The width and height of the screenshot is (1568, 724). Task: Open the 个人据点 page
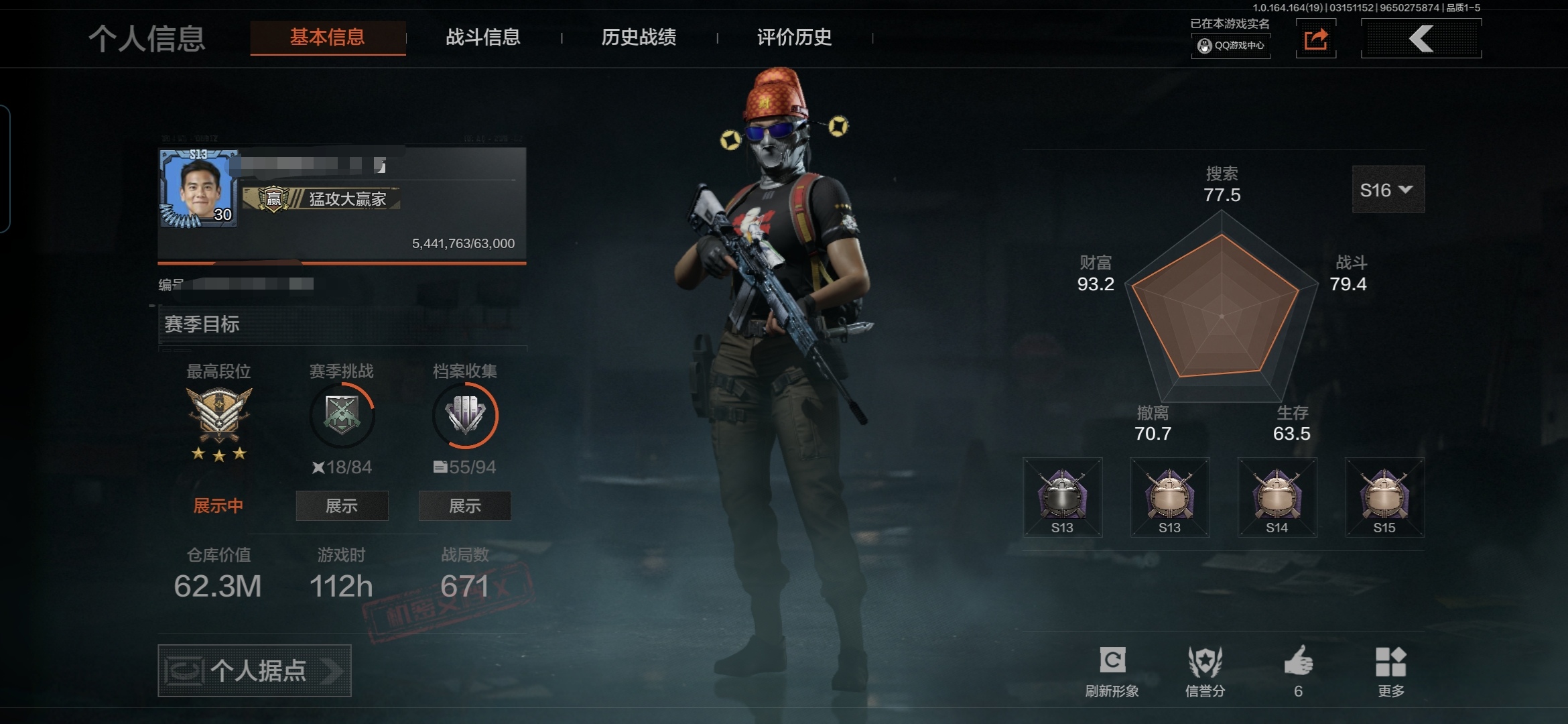(255, 670)
